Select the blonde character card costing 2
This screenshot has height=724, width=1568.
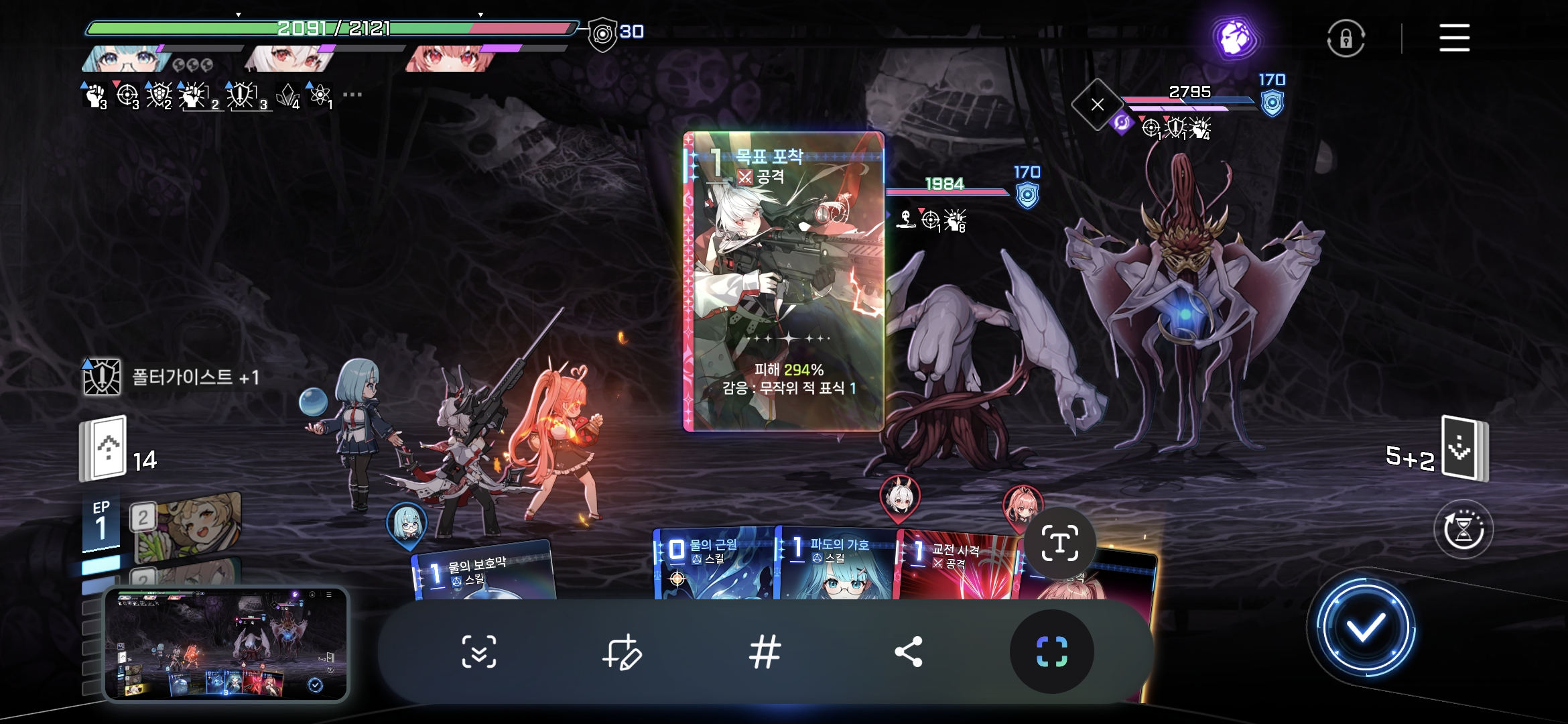tap(188, 526)
